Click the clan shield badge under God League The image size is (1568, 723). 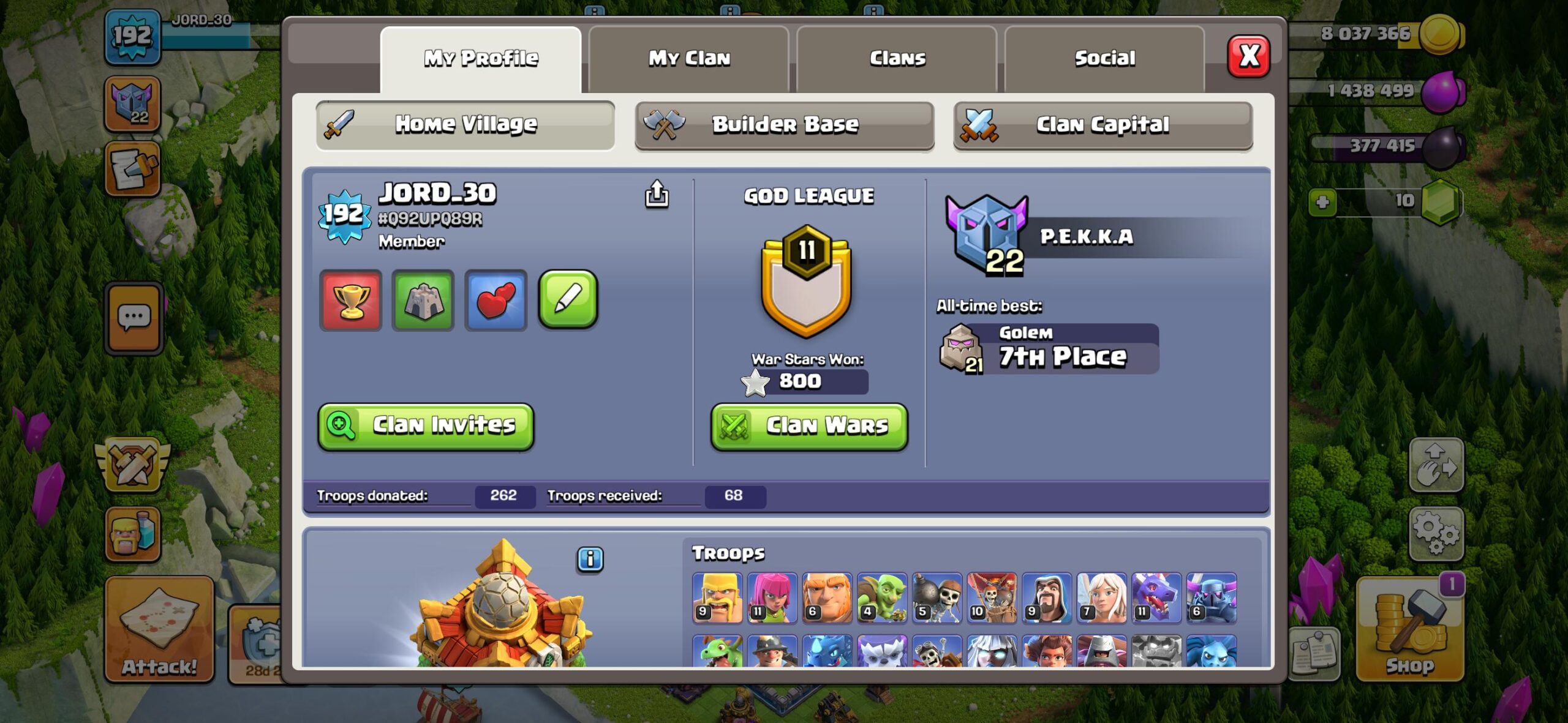(x=806, y=282)
